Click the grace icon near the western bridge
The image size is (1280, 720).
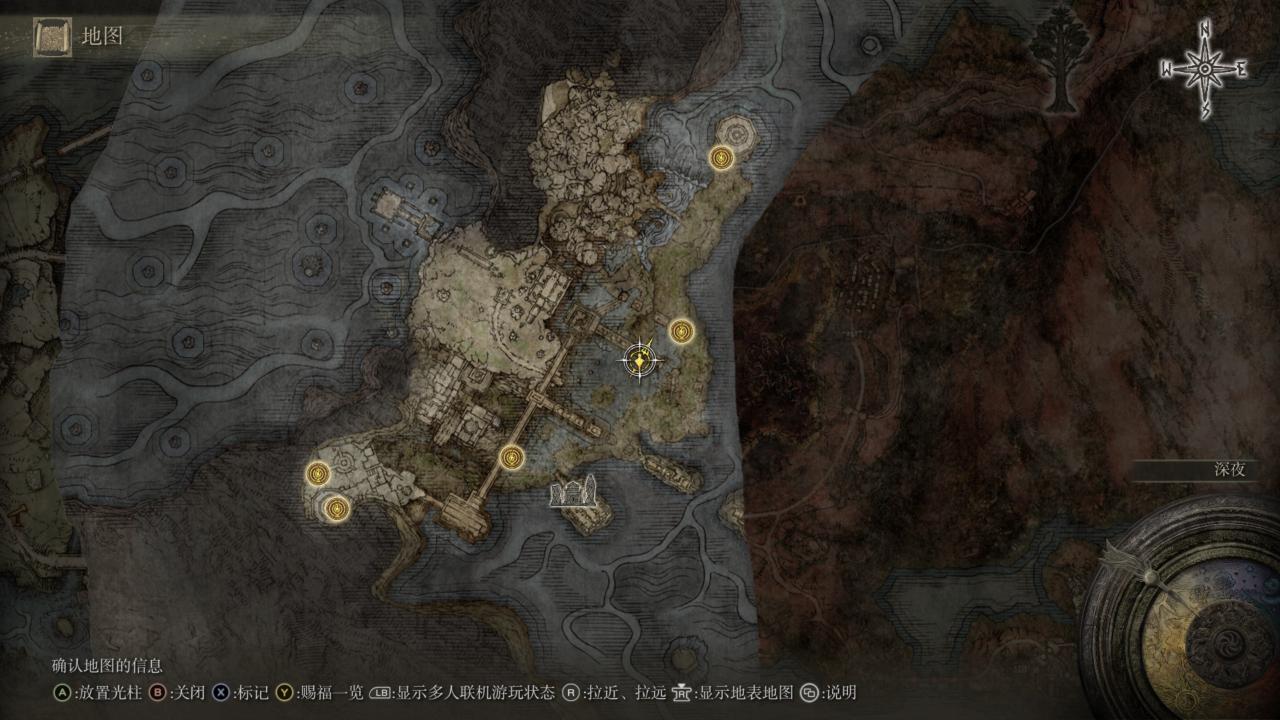point(512,456)
